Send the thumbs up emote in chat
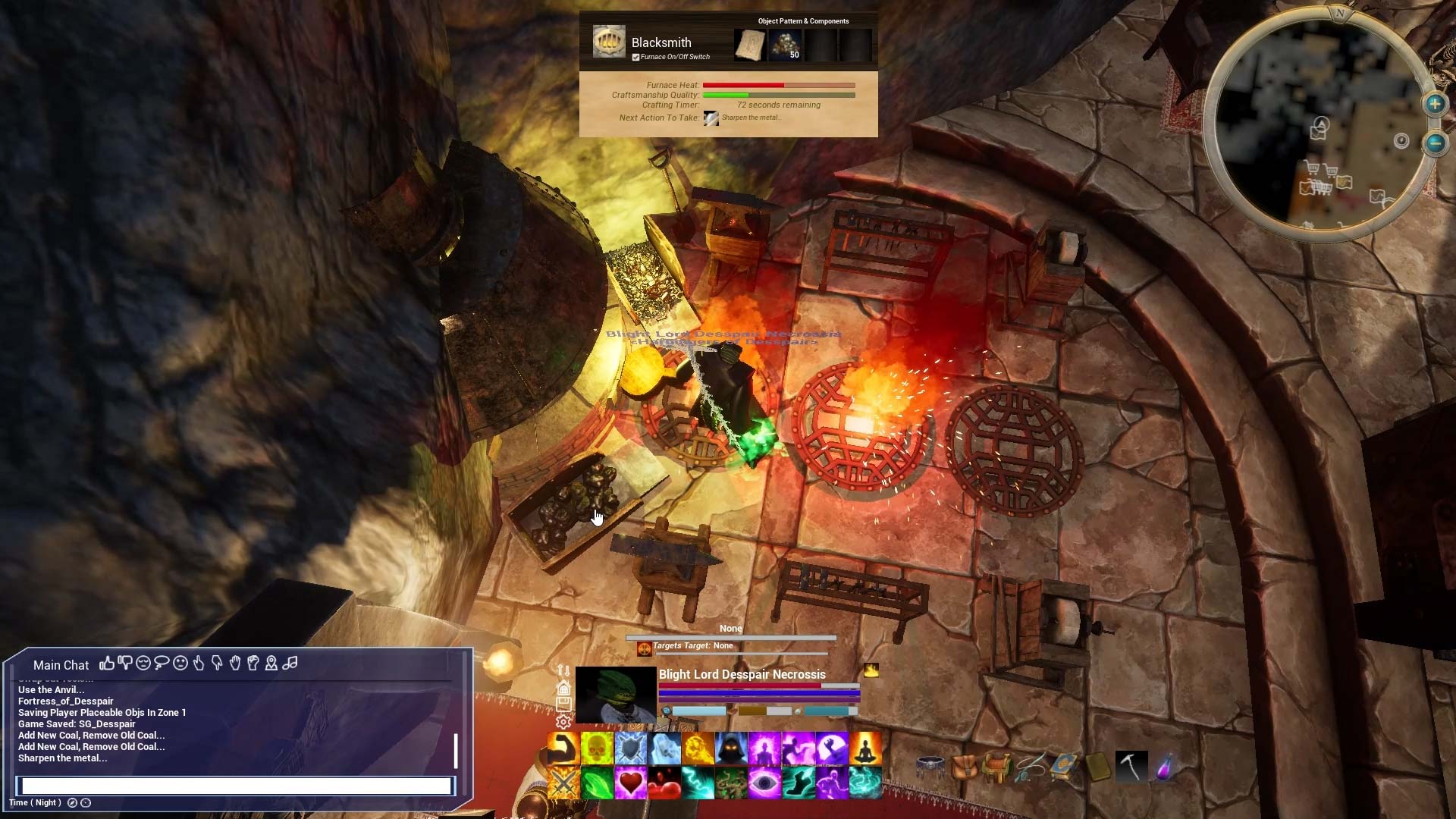The height and width of the screenshot is (819, 1456). point(106,664)
